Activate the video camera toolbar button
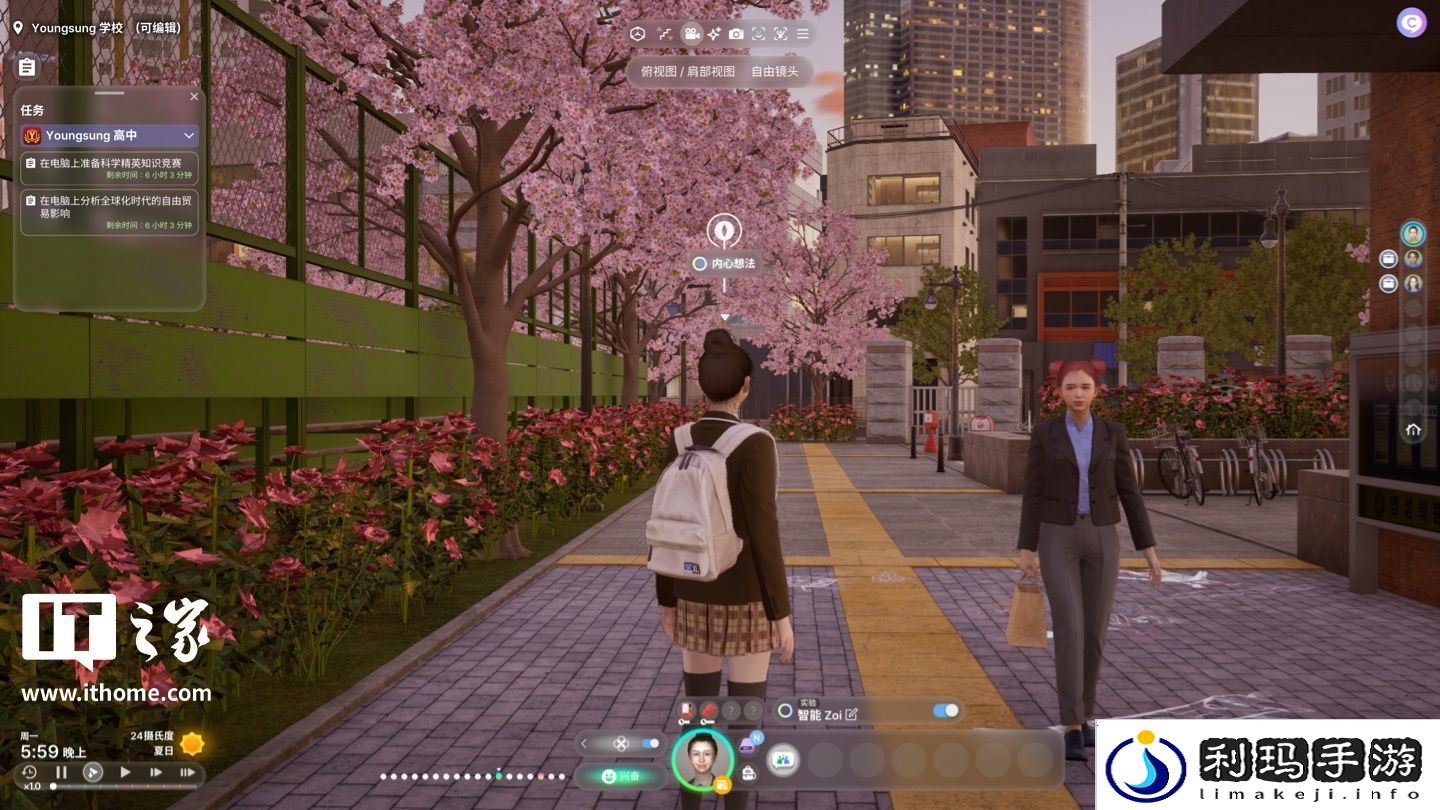Viewport: 1440px width, 810px height. point(691,34)
